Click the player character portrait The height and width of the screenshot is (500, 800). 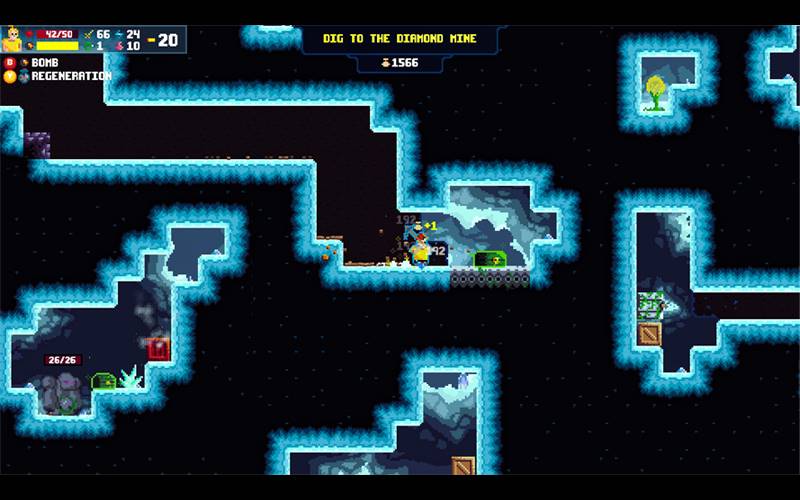[x=13, y=39]
